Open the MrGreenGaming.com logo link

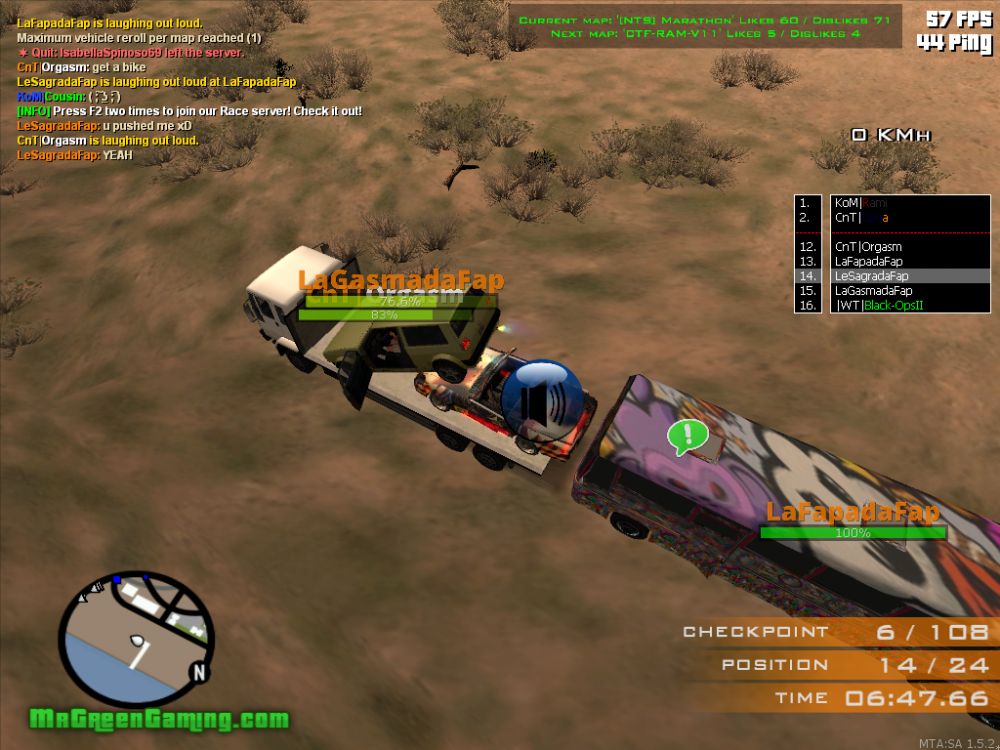pyautogui.click(x=159, y=719)
